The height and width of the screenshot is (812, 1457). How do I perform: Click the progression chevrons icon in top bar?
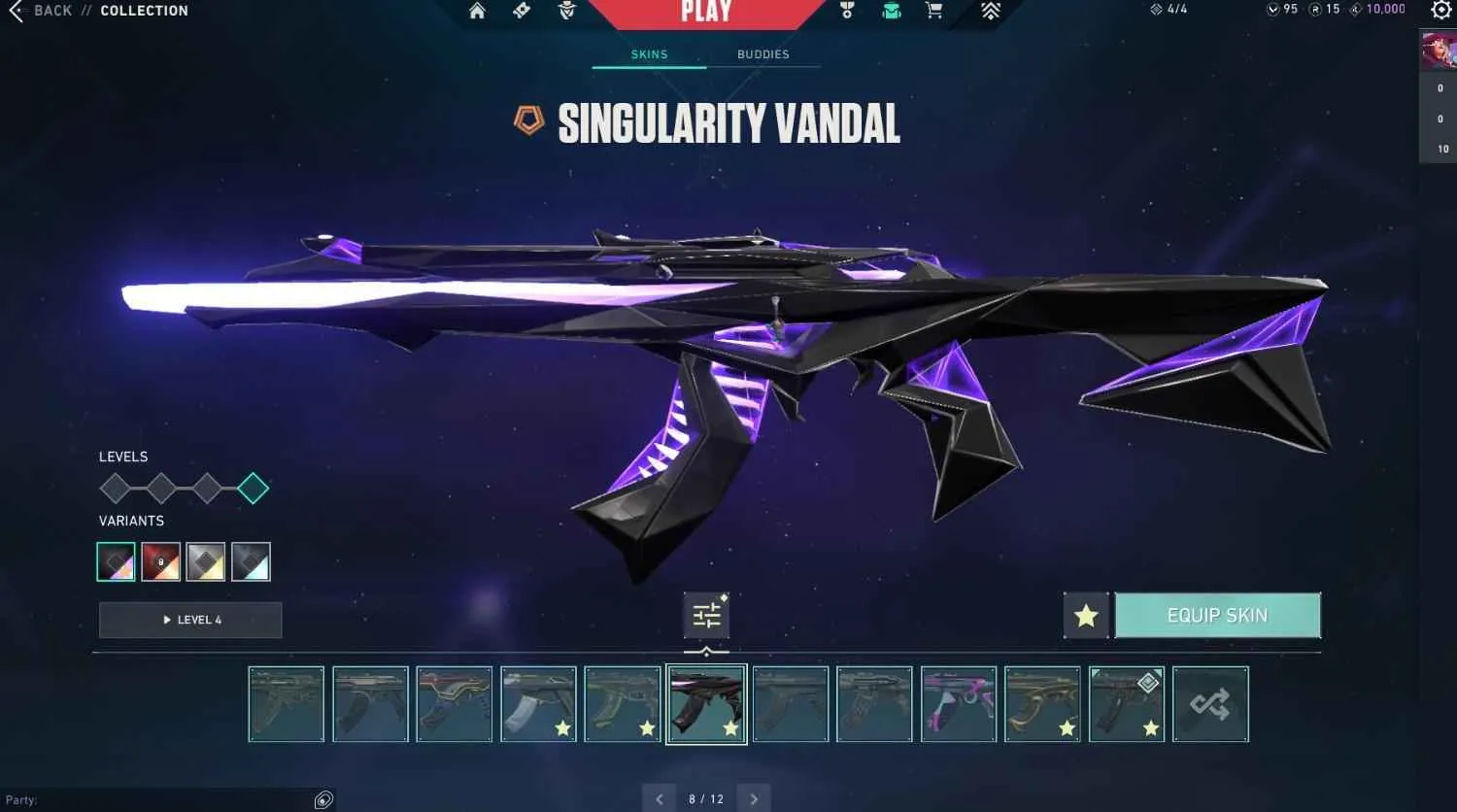(990, 11)
